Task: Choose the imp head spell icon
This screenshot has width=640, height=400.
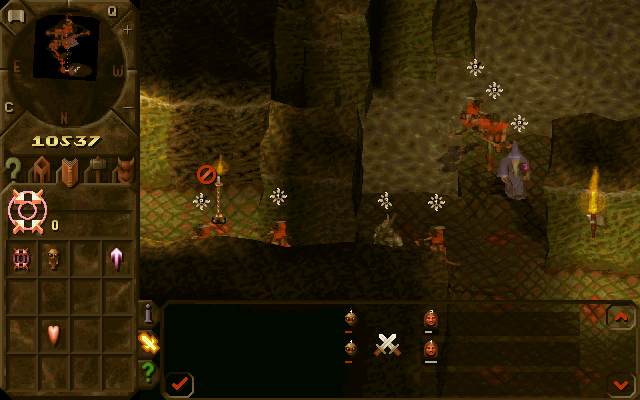Action: pos(53,258)
